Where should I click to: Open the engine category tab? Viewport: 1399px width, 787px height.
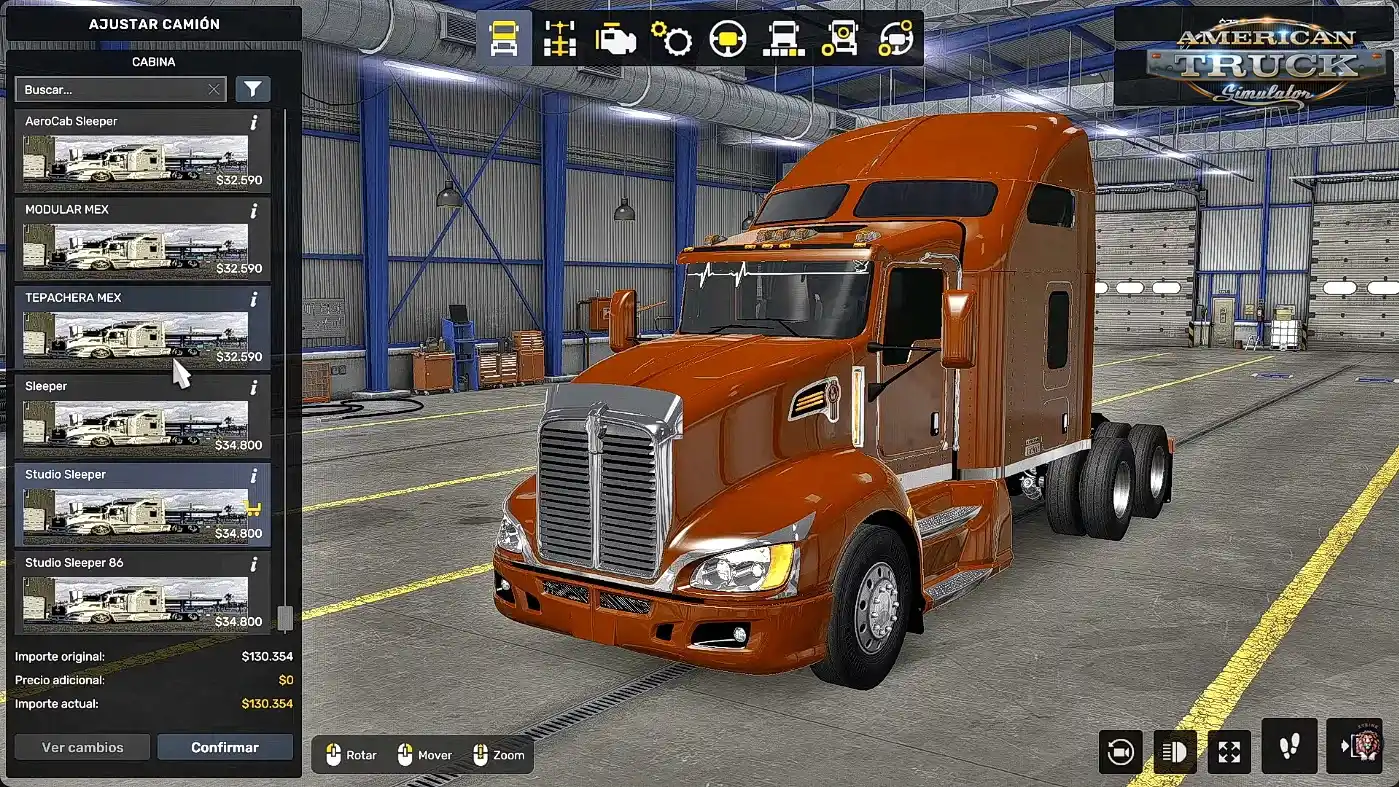pyautogui.click(x=615, y=39)
